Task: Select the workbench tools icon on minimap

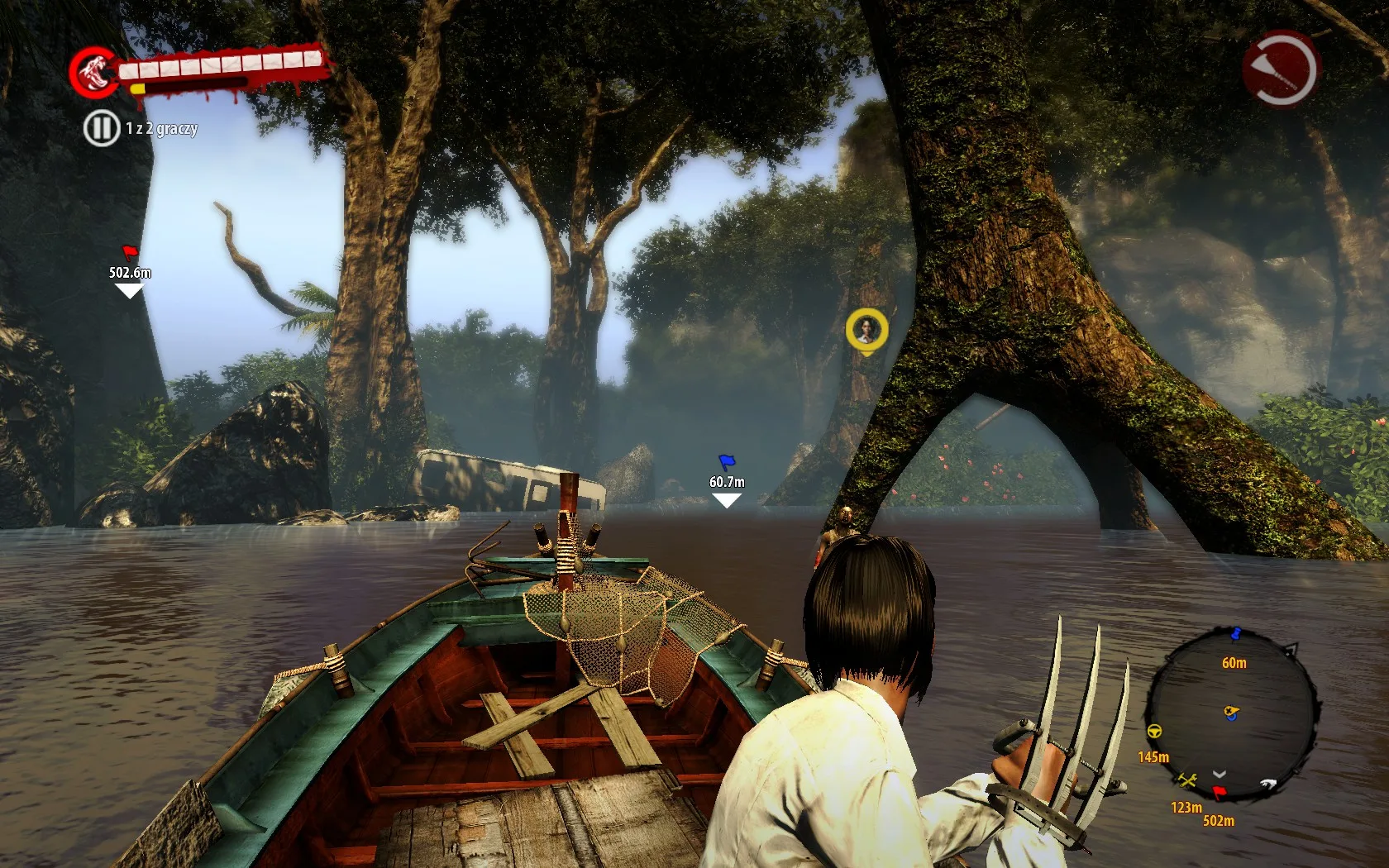Action: (x=1186, y=780)
